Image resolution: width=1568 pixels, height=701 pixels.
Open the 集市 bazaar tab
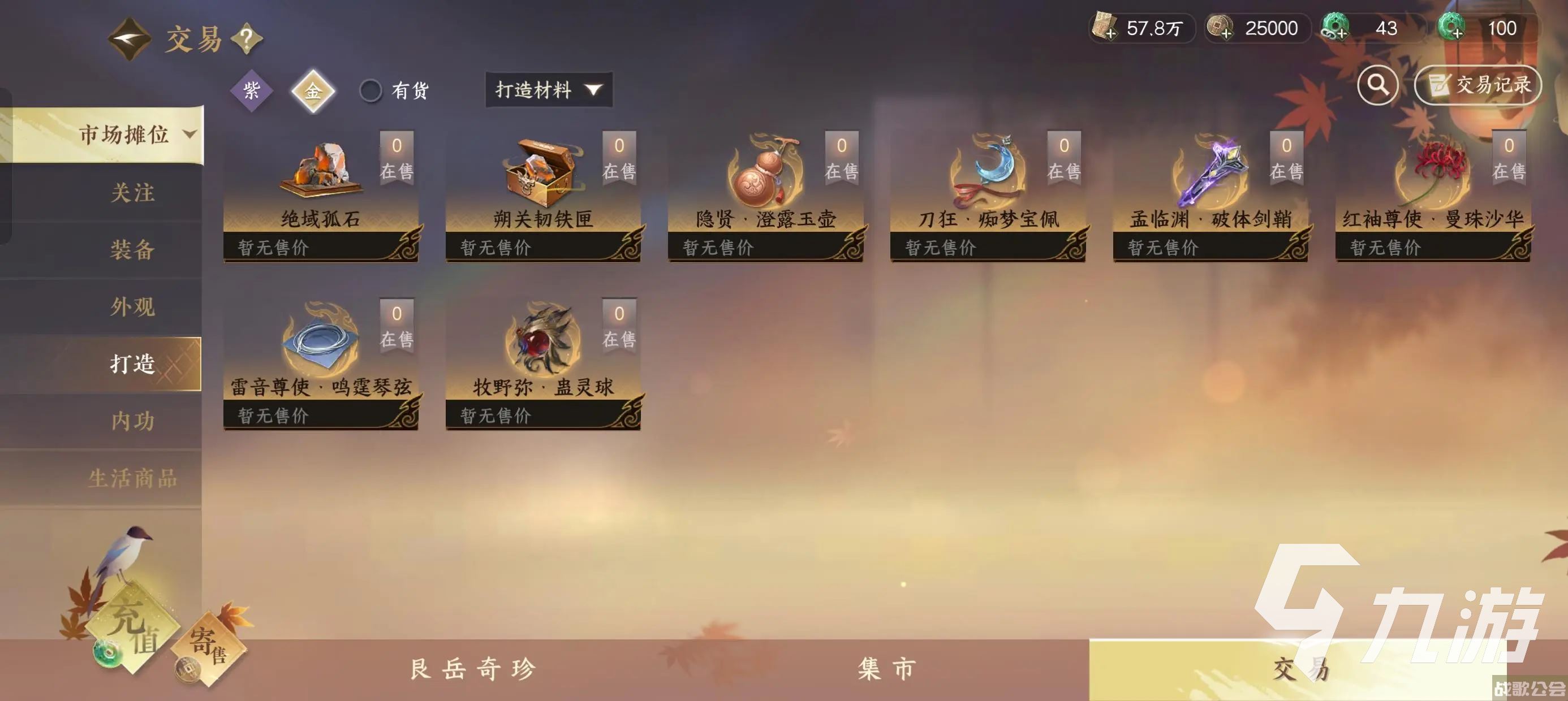[x=886, y=669]
